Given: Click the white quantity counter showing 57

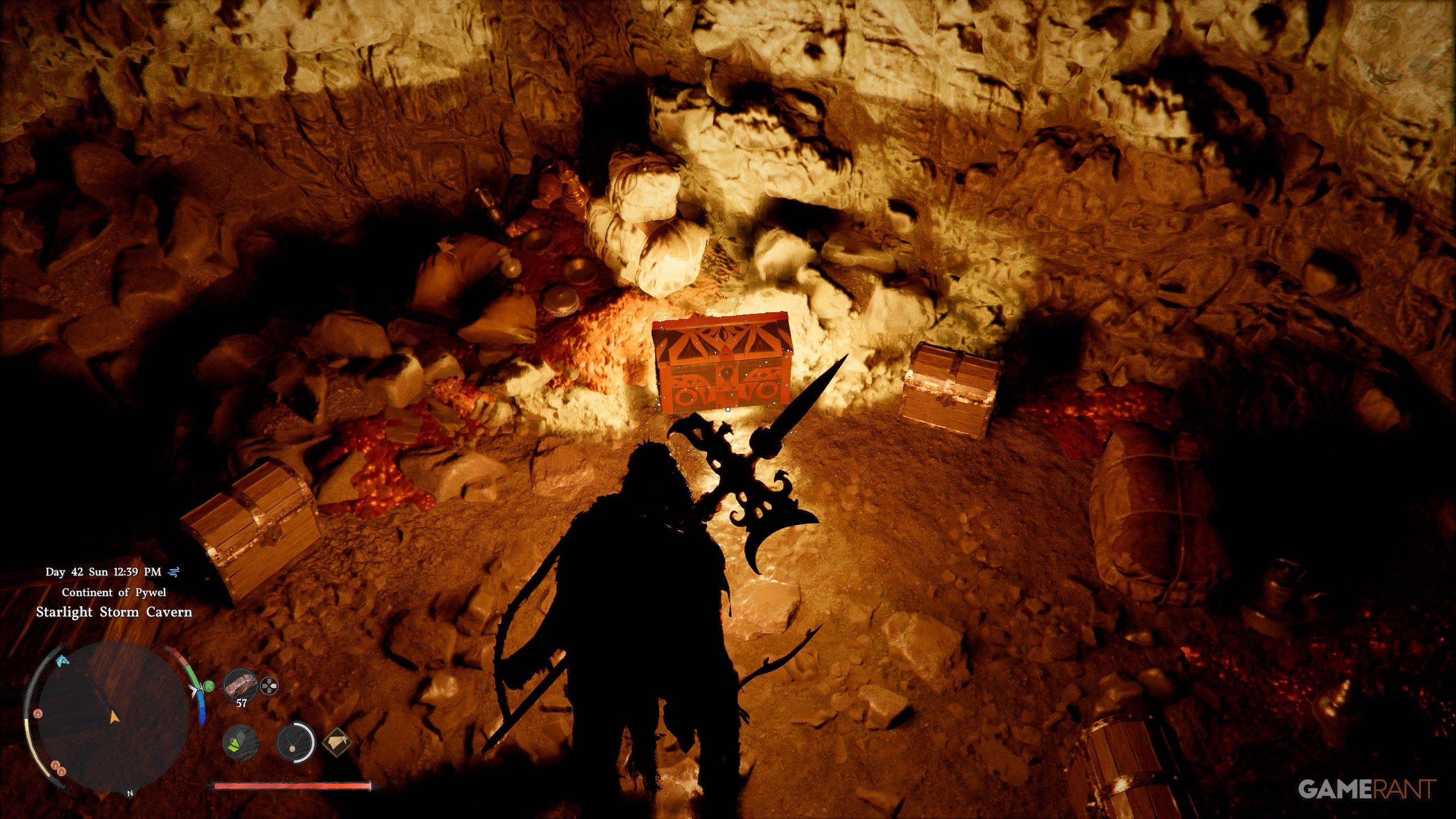Looking at the screenshot, I should [x=241, y=704].
